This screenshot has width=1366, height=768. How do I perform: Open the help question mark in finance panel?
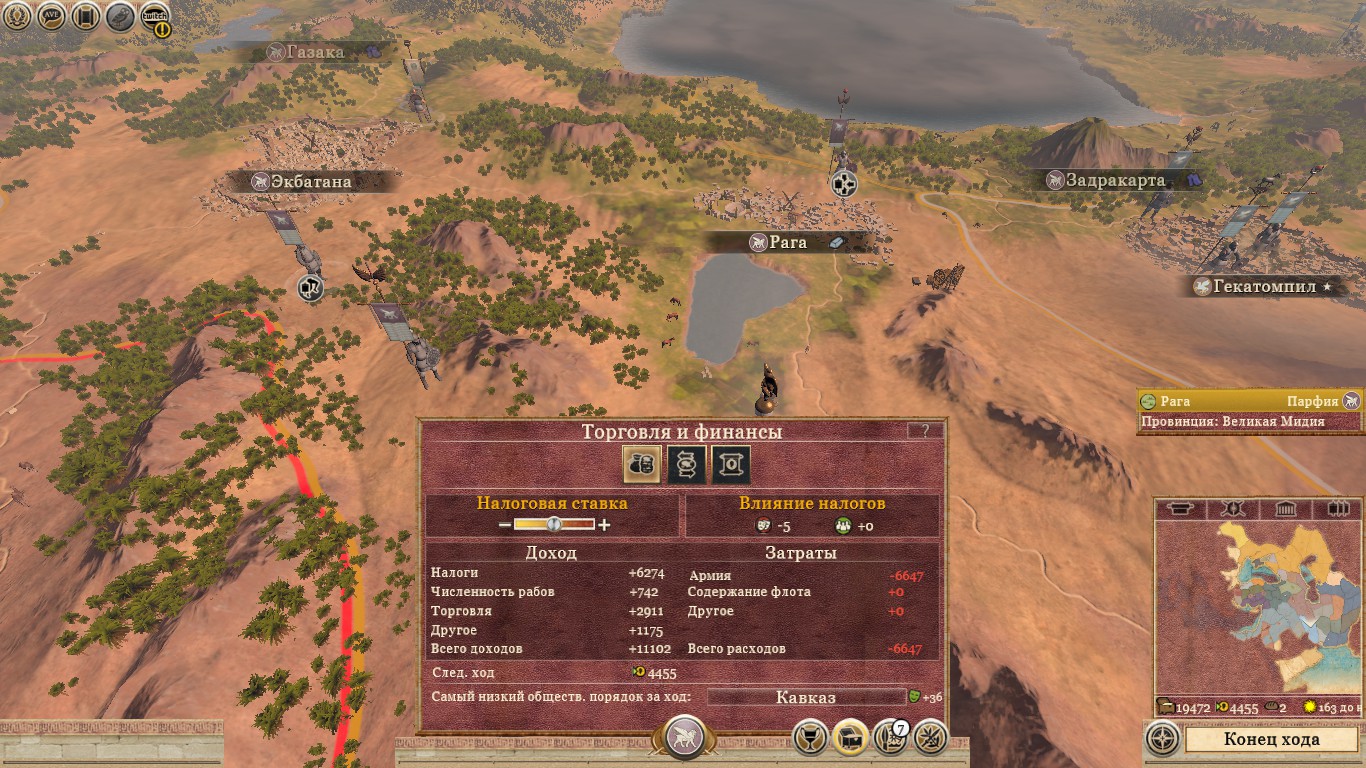coord(925,431)
